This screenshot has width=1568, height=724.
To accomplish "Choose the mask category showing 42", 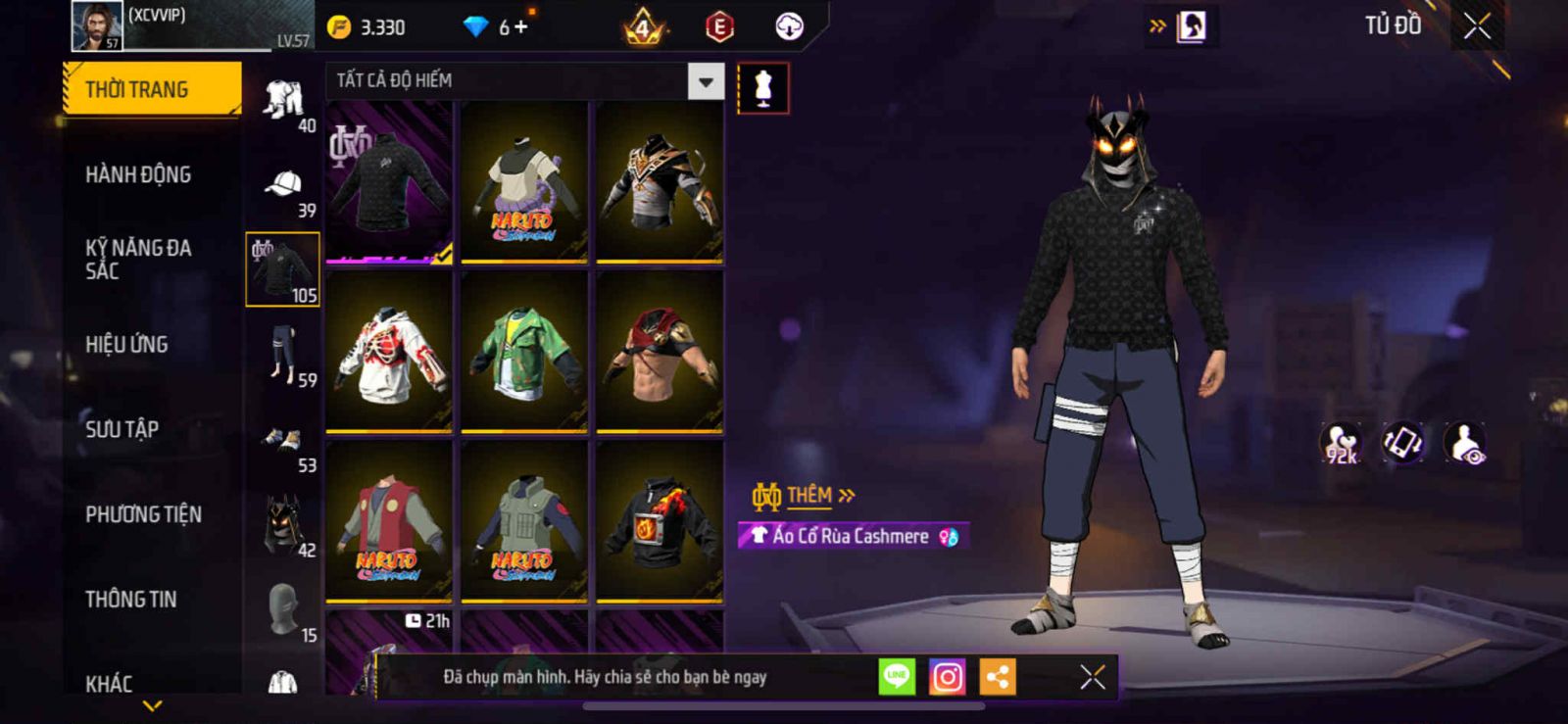I will tap(284, 527).
